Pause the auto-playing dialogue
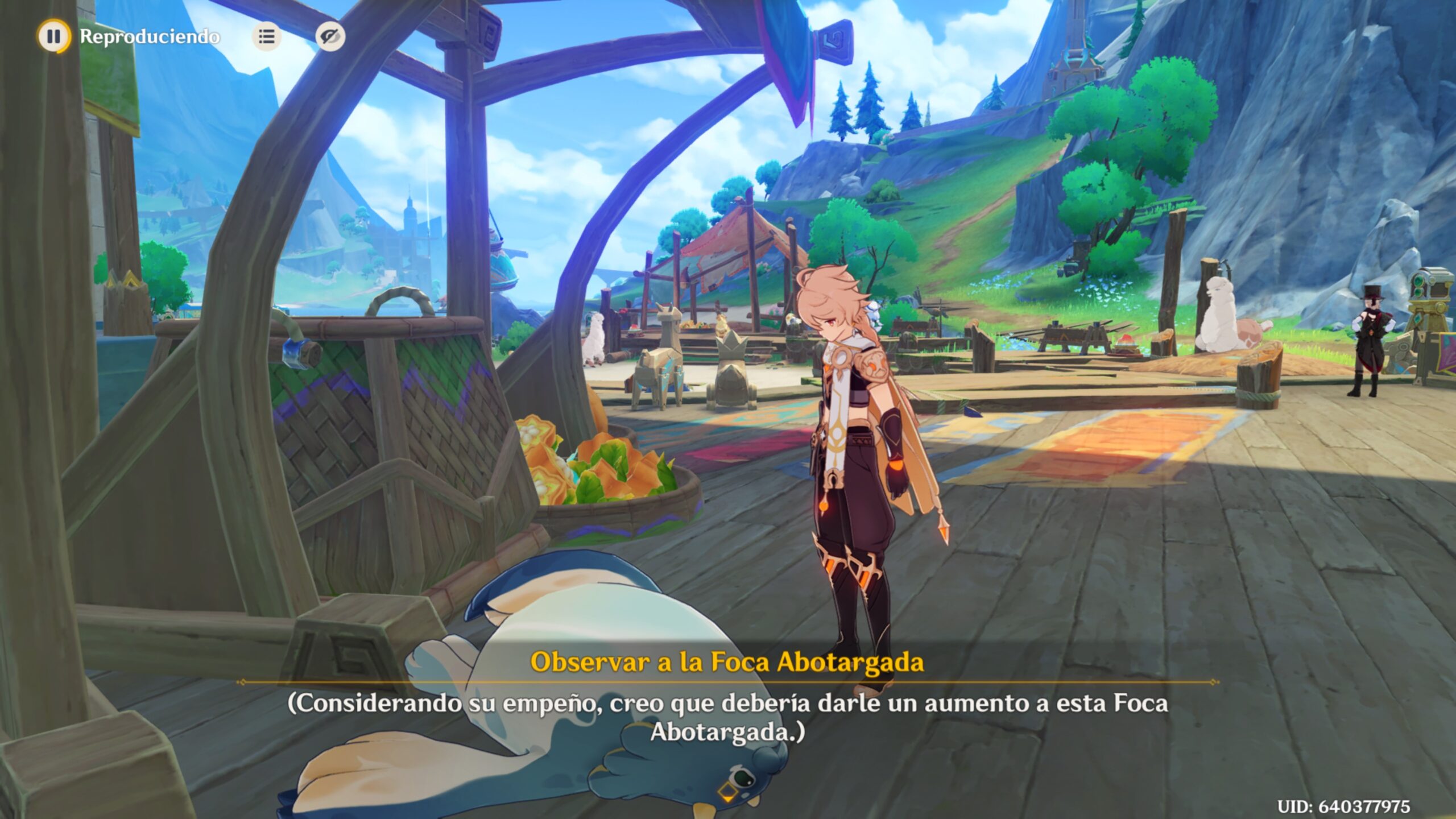Viewport: 1456px width, 819px height. coord(54,36)
